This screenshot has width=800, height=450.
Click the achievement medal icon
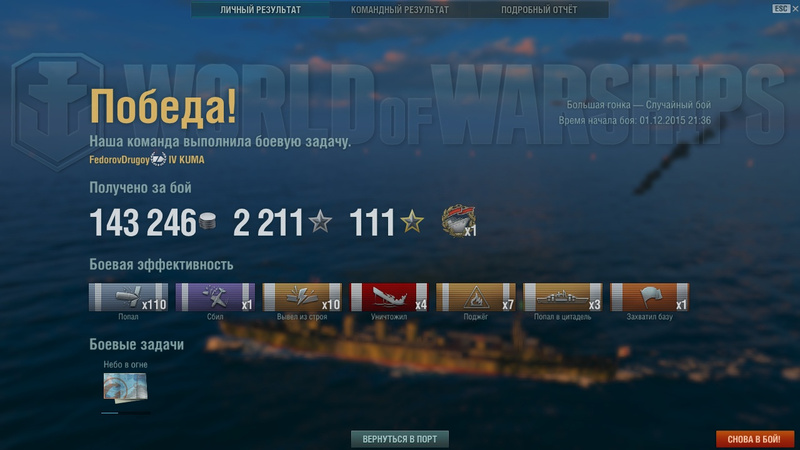[x=457, y=222]
